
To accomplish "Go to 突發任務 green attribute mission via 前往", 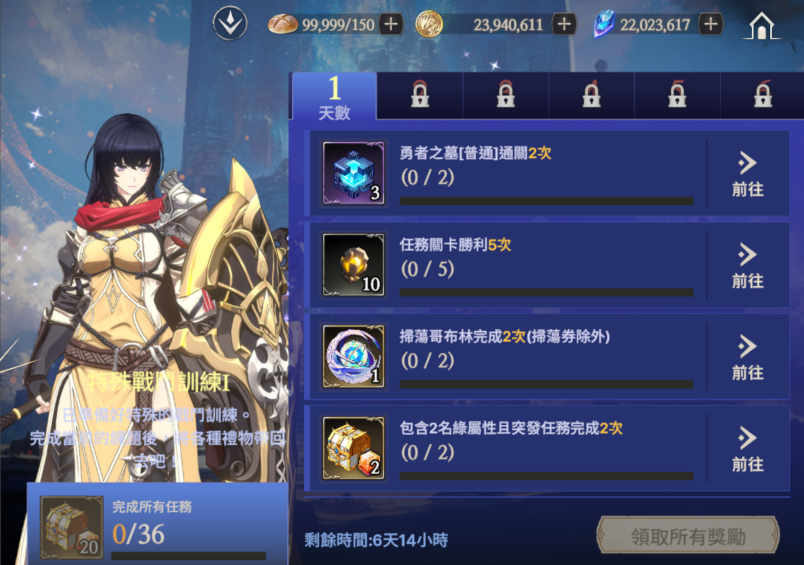I will point(747,449).
